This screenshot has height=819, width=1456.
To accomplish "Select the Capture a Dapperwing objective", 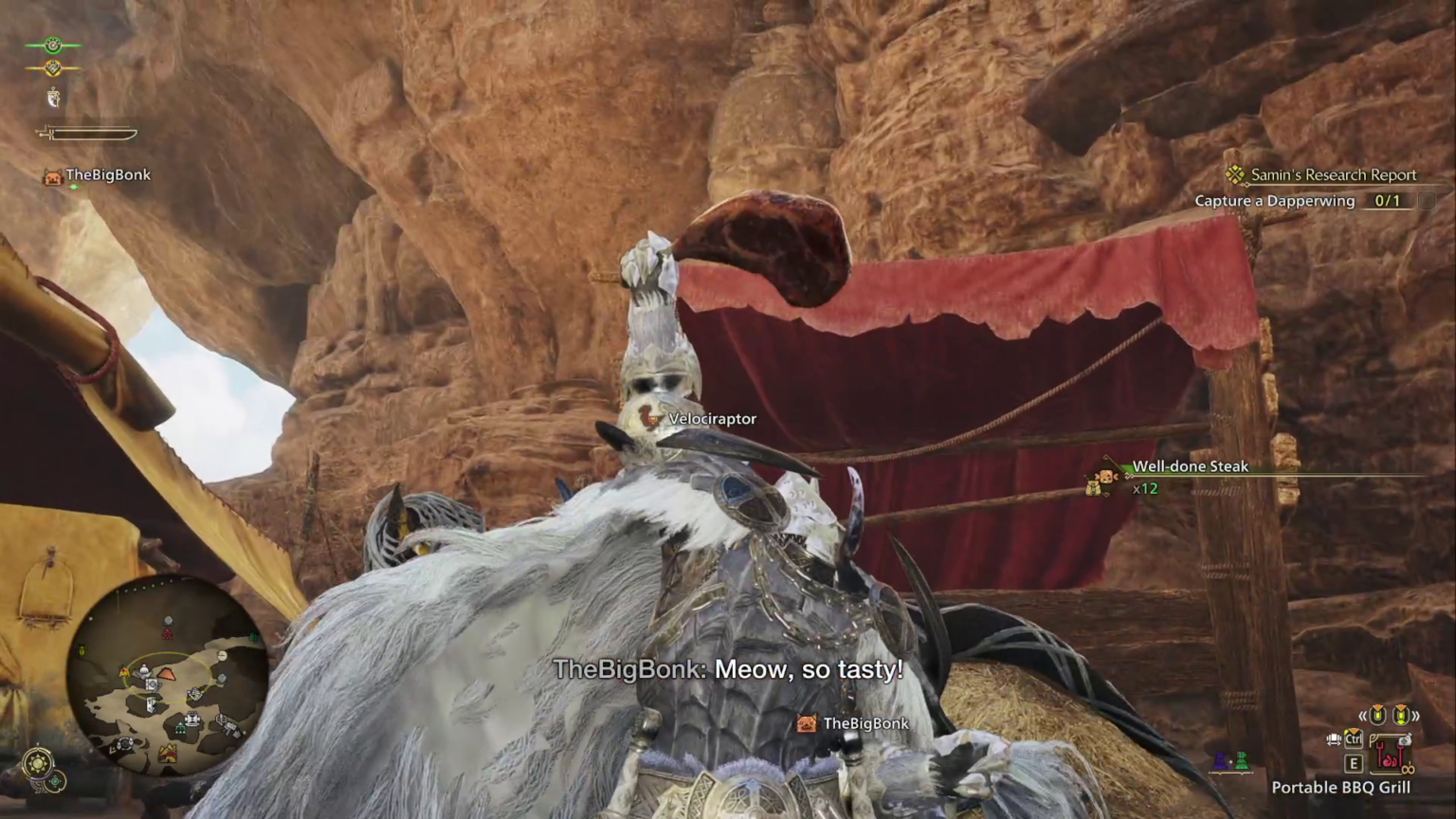I will point(1275,201).
